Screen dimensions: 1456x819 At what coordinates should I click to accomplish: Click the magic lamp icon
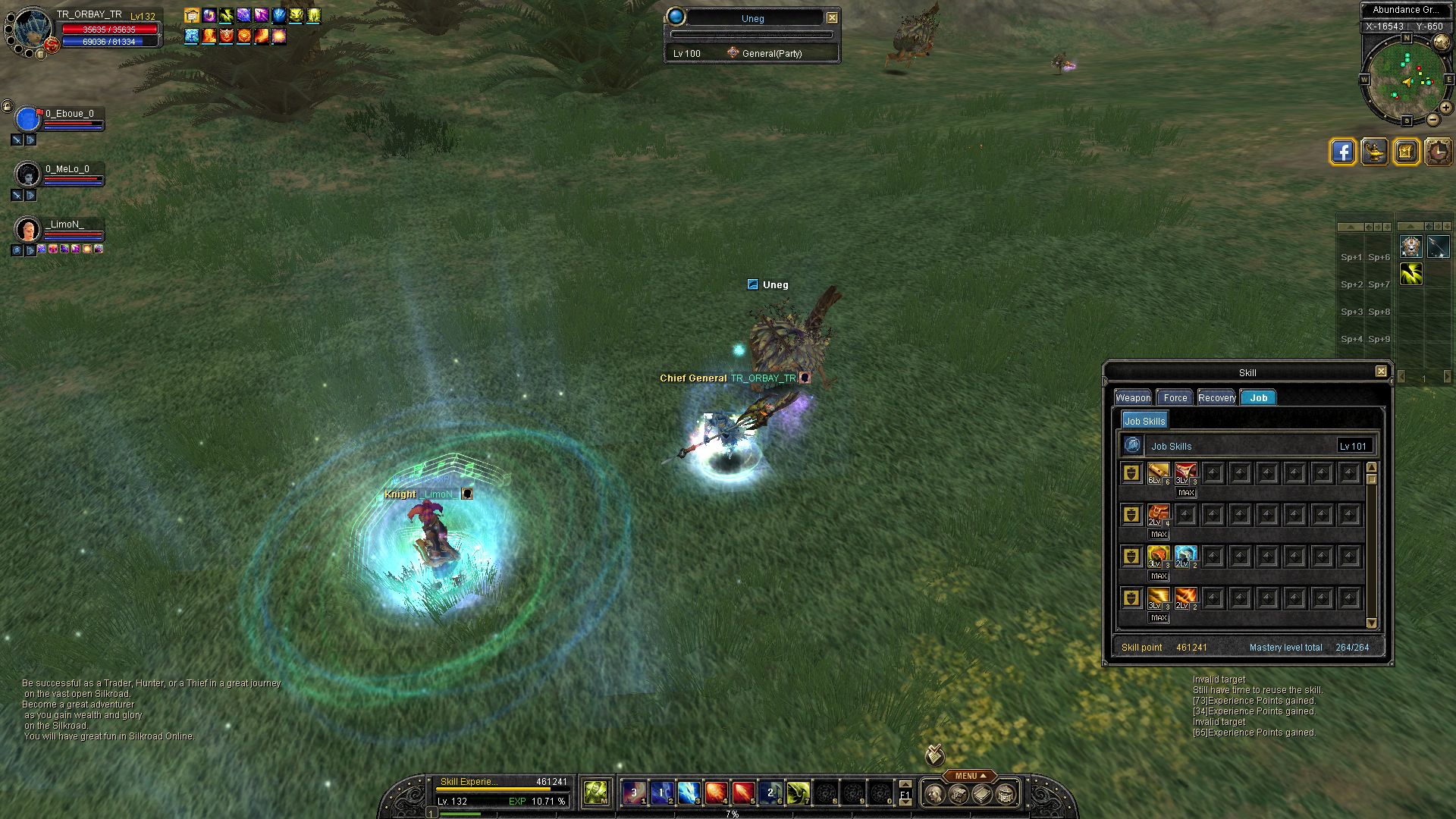(1374, 152)
